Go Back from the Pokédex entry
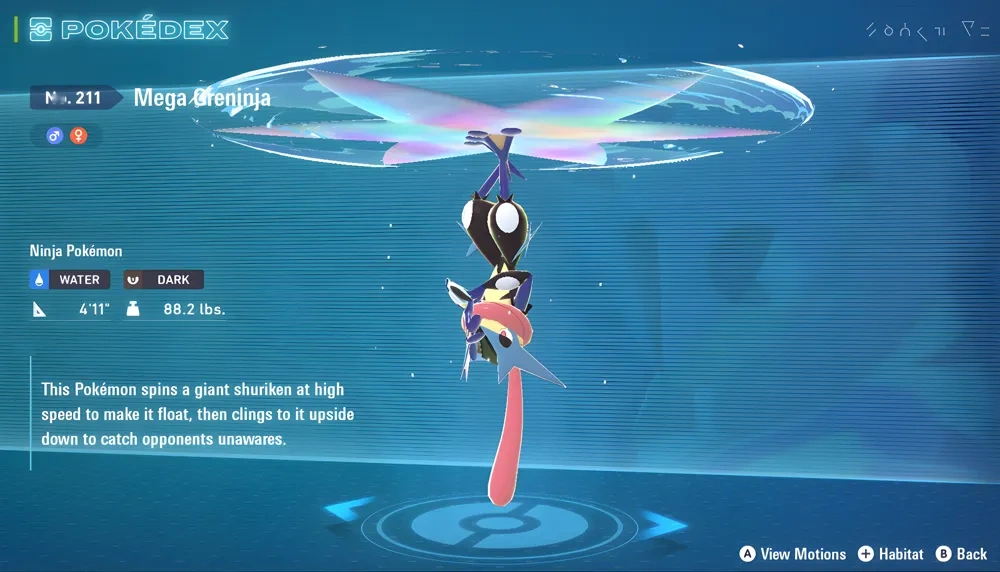 (961, 554)
